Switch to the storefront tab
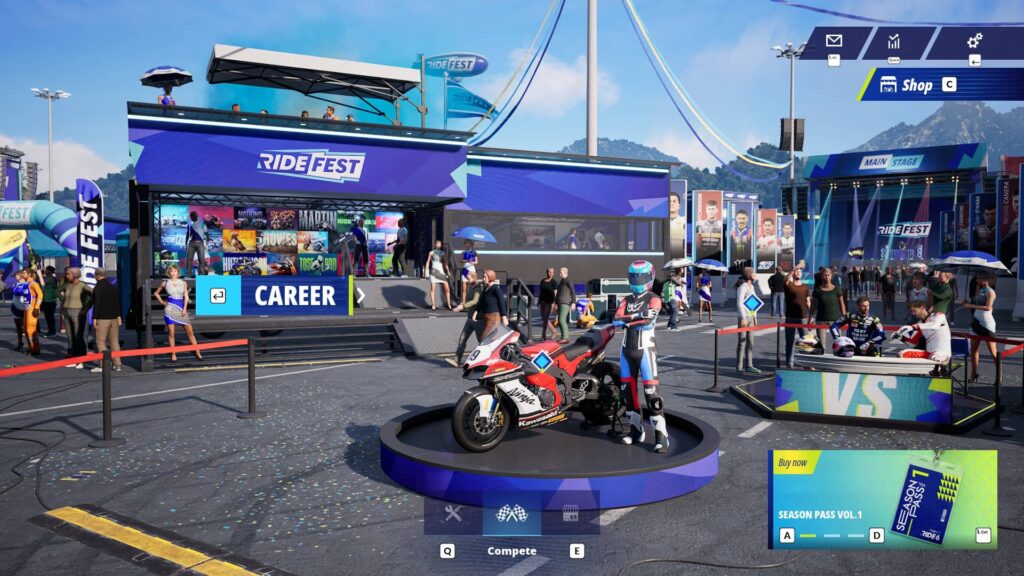 [571, 513]
